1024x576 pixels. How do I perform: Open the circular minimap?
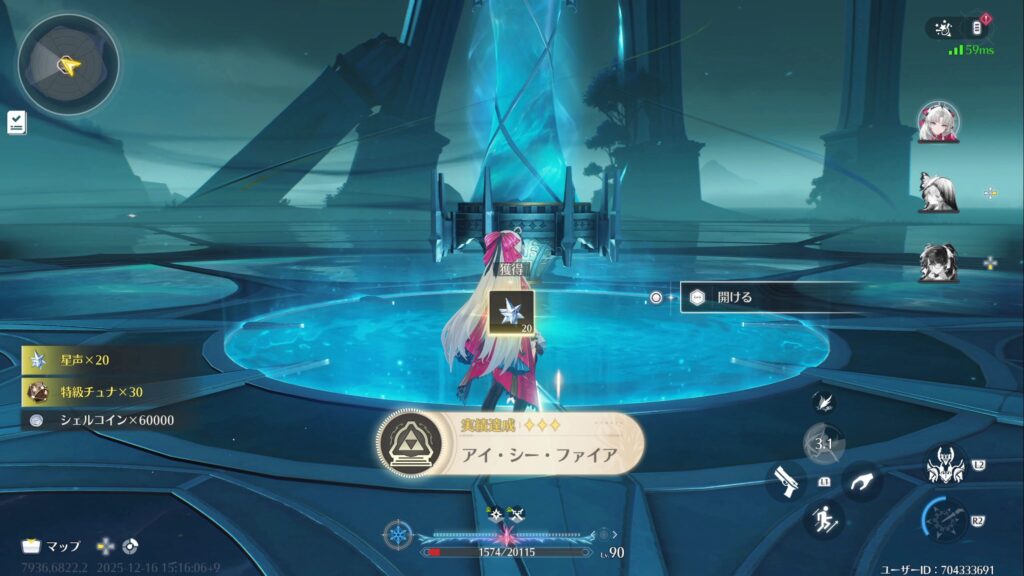[68, 65]
